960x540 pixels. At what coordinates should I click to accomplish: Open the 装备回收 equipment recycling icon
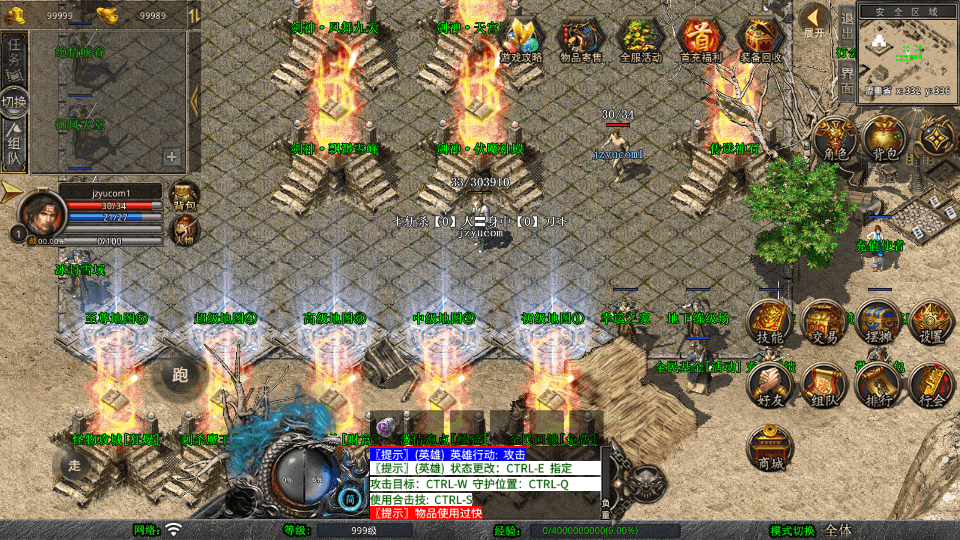(761, 39)
